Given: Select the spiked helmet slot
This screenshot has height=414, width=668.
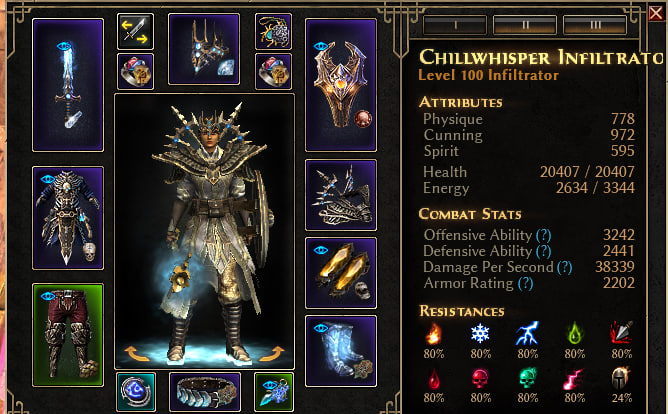Looking at the screenshot, I should click(204, 48).
